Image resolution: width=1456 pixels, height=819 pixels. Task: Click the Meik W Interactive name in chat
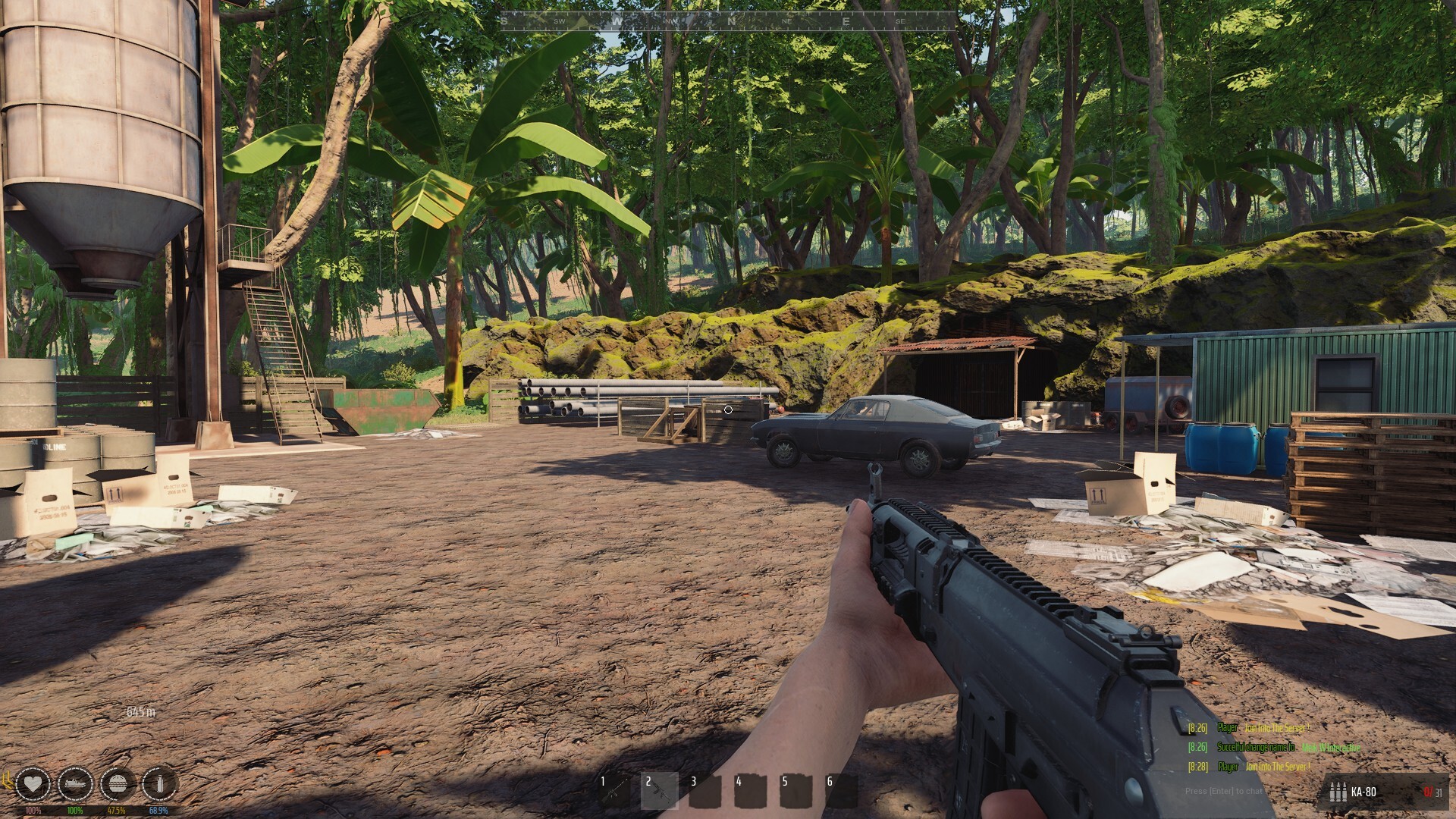tap(1330, 748)
